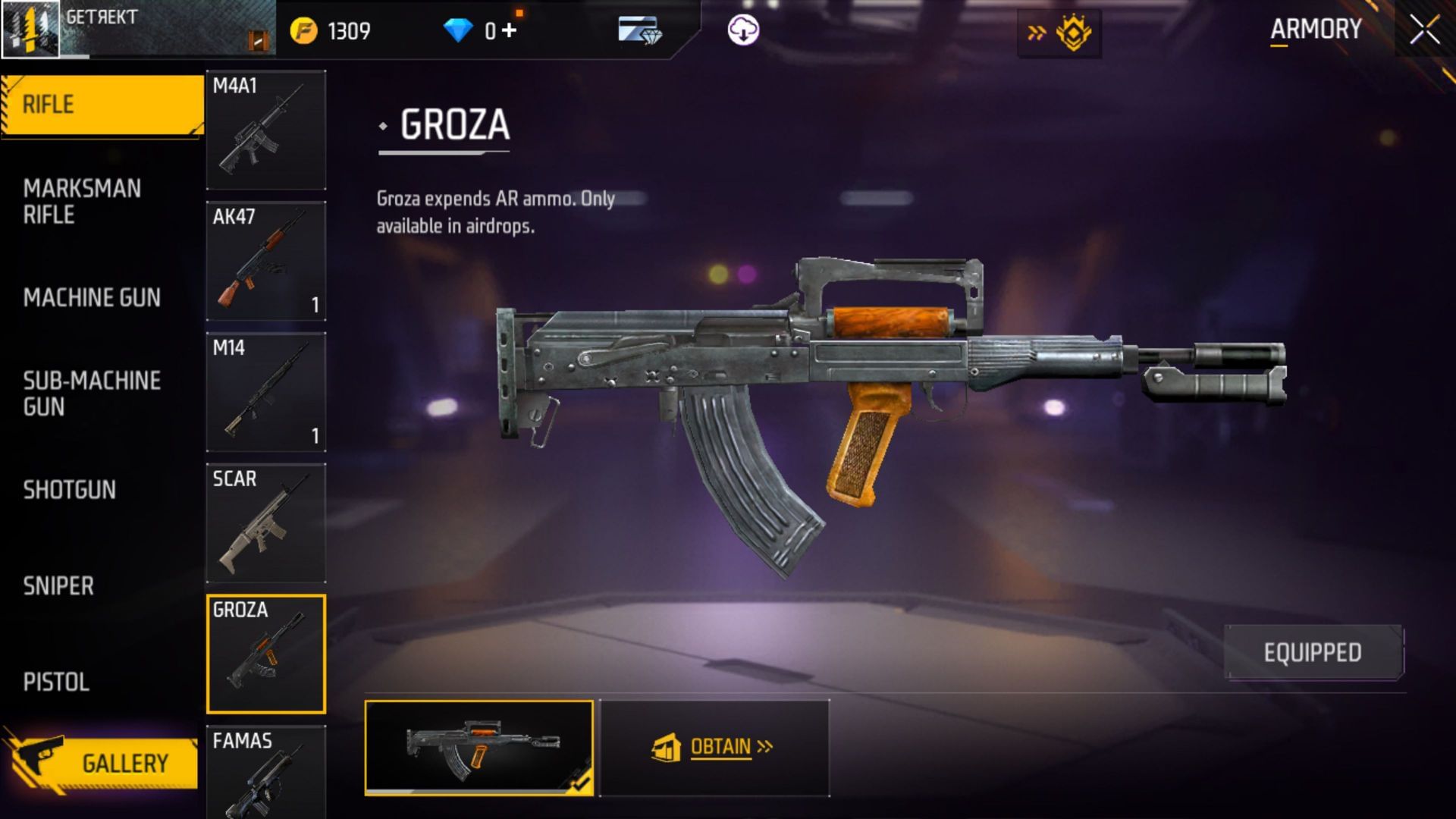Pick the SCAR rifle tile
This screenshot has height=819, width=1456.
coord(265,523)
